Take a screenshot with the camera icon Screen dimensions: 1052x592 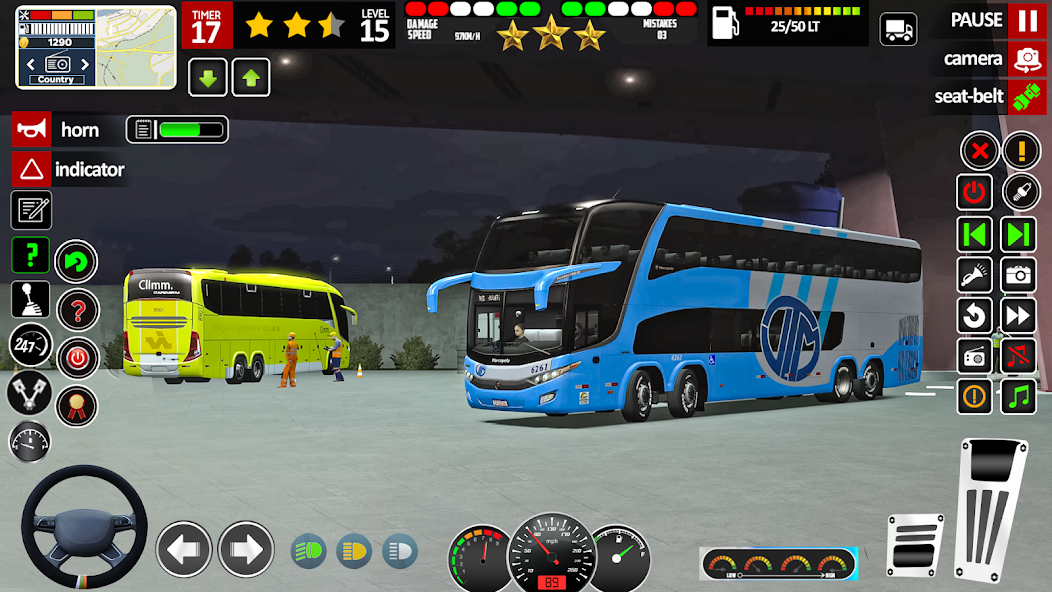[1019, 274]
